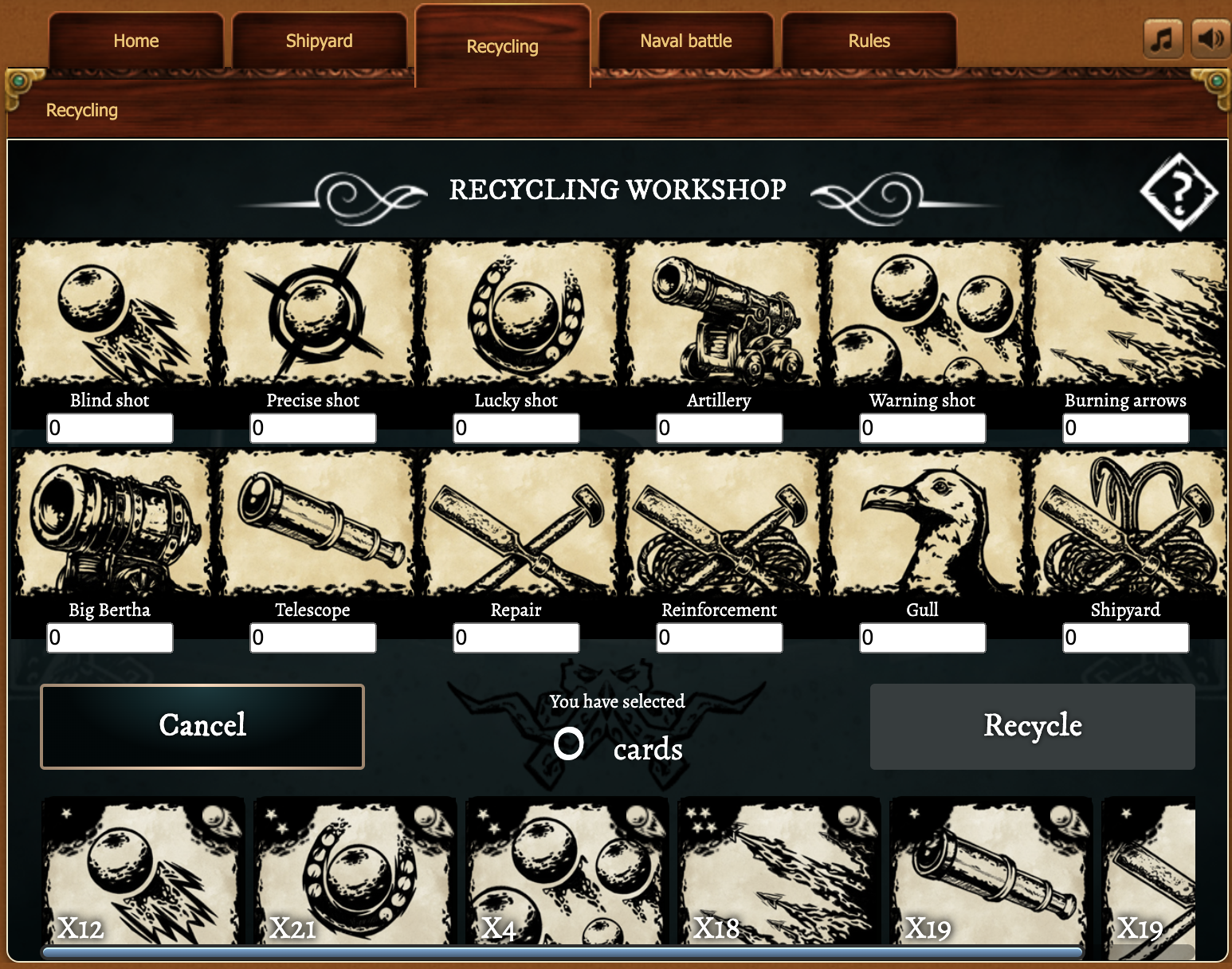Select the Repair tools icon

click(516, 522)
